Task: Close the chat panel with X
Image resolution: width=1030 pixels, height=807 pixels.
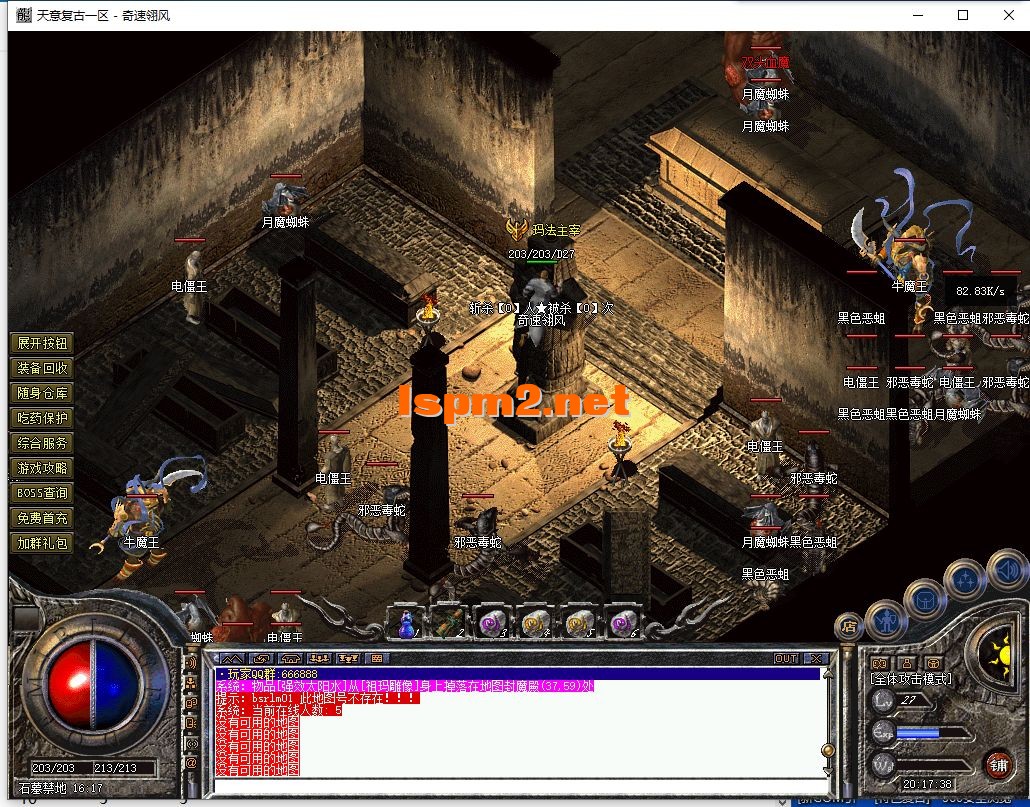Action: point(816,658)
